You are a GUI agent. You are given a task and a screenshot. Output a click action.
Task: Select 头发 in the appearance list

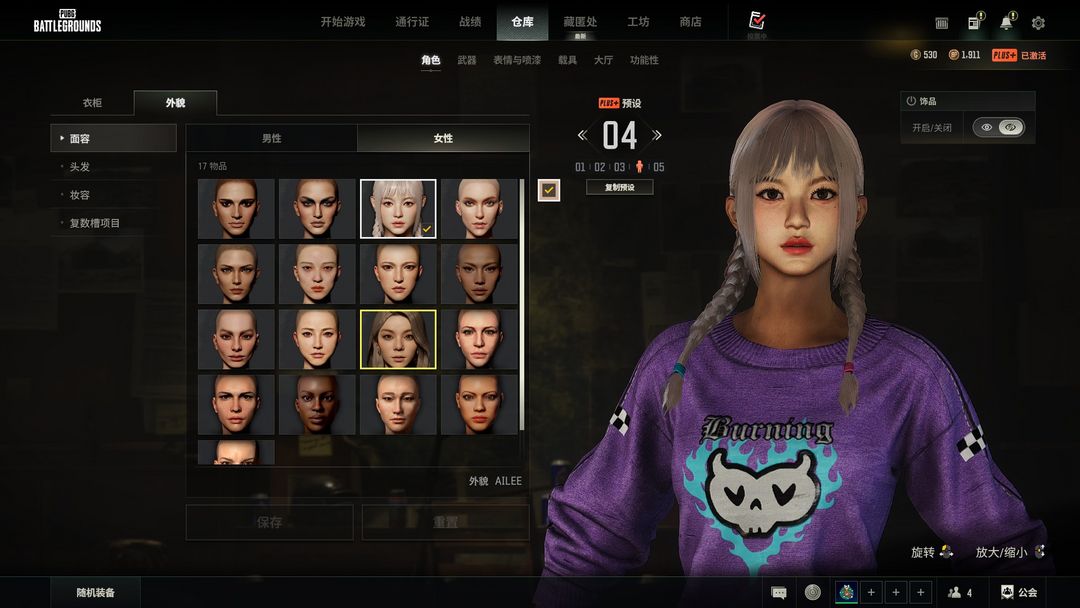[80, 167]
